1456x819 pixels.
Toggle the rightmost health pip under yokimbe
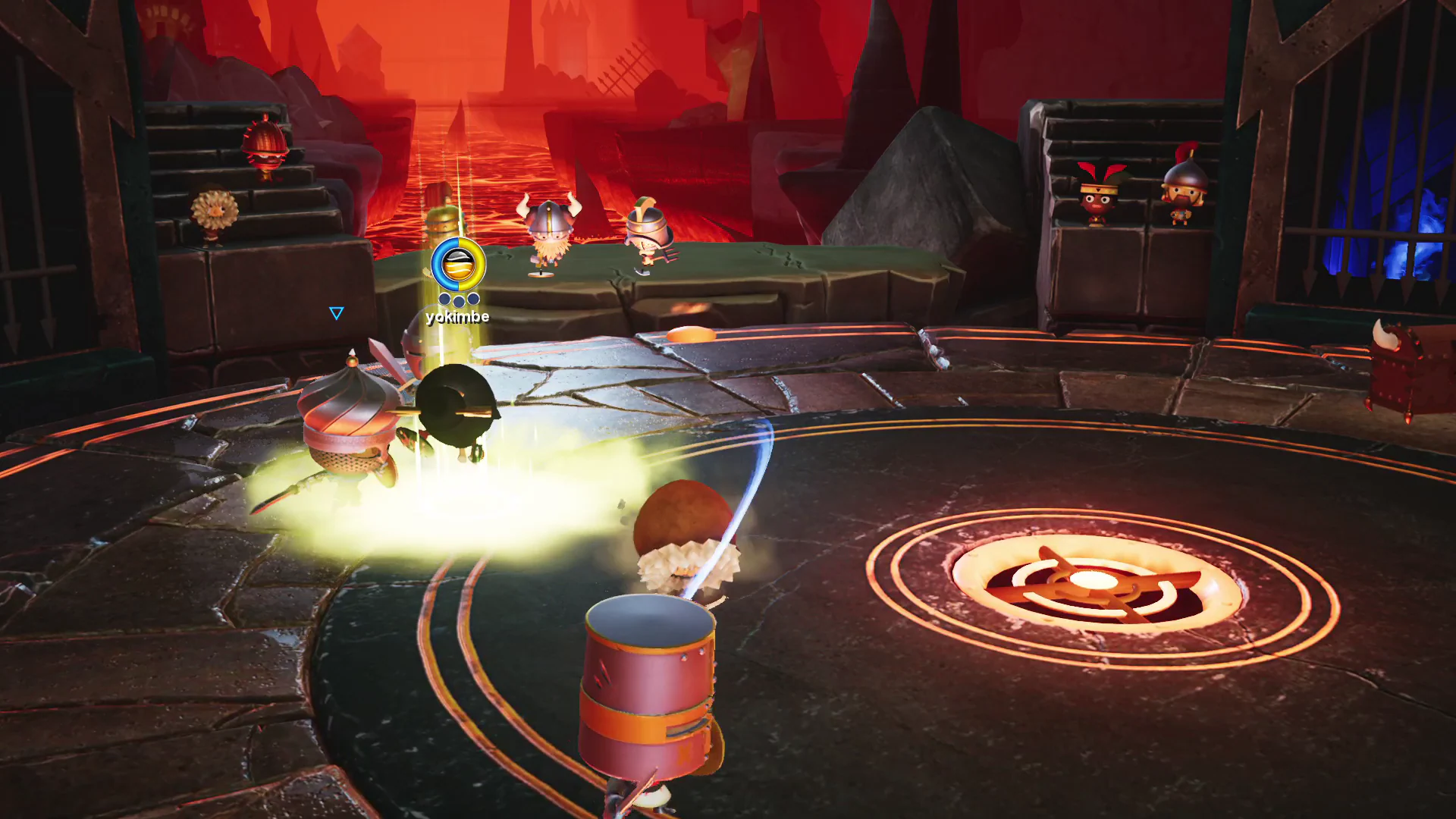tap(473, 298)
